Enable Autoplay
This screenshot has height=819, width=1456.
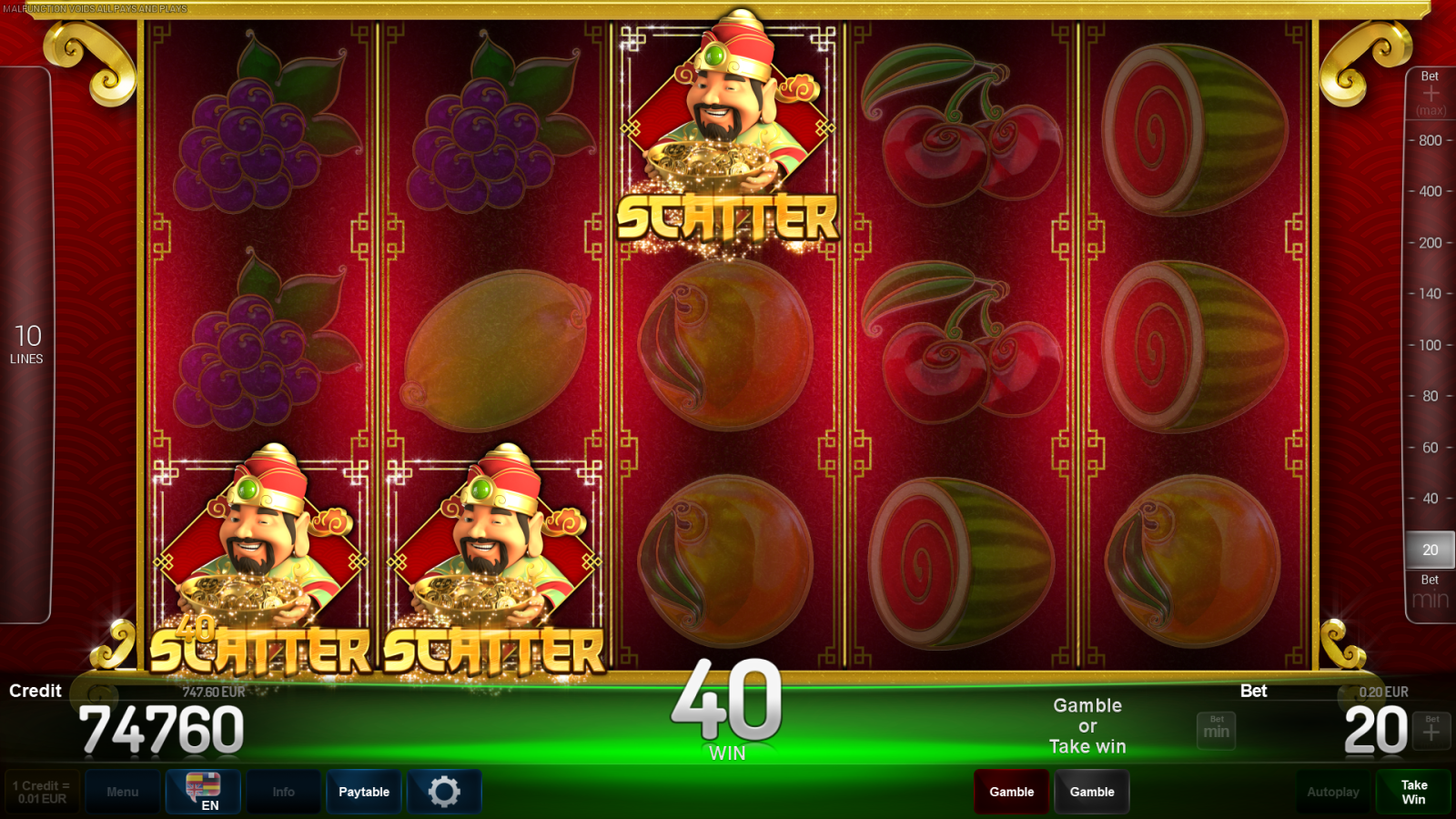pos(1333,792)
